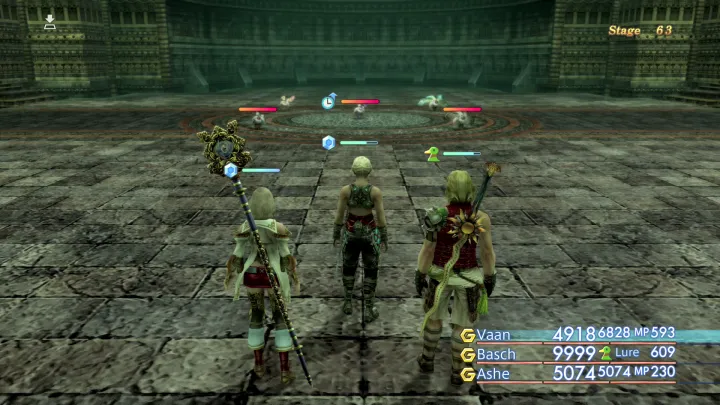Image resolution: width=720 pixels, height=405 pixels.
Task: Click the gambit G icon beside Vaan
Action: point(467,334)
